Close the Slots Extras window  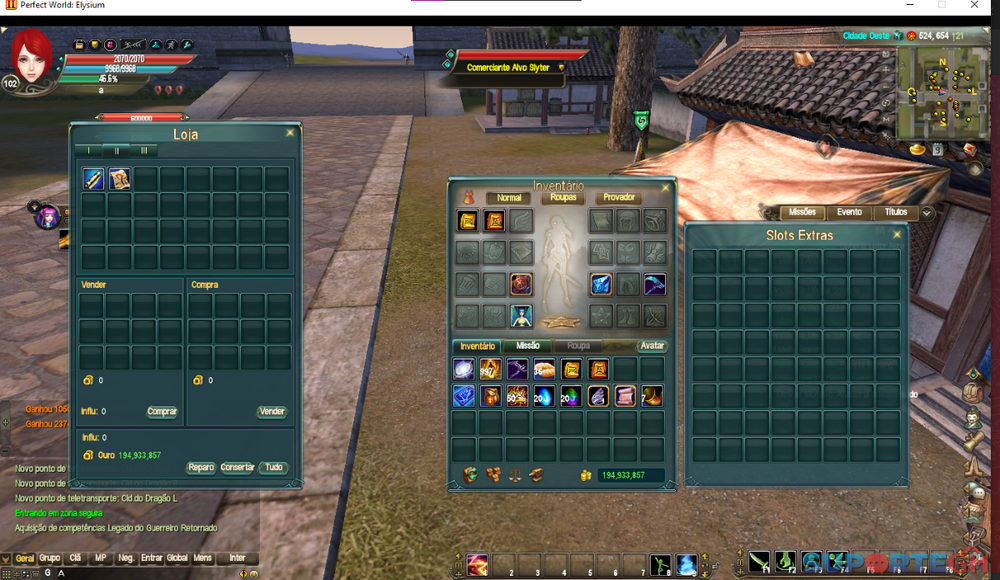[x=897, y=234]
